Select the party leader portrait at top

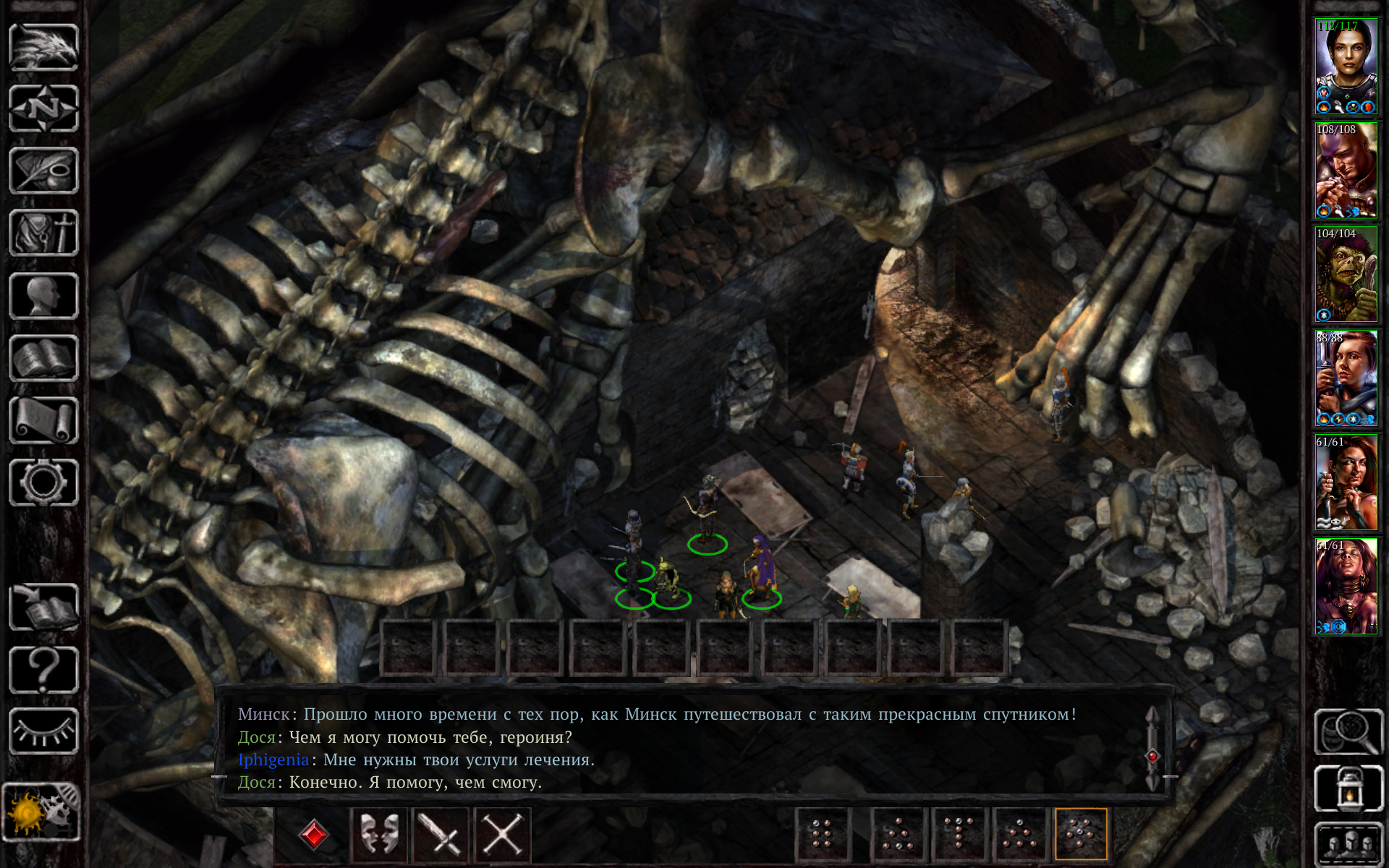point(1346,67)
